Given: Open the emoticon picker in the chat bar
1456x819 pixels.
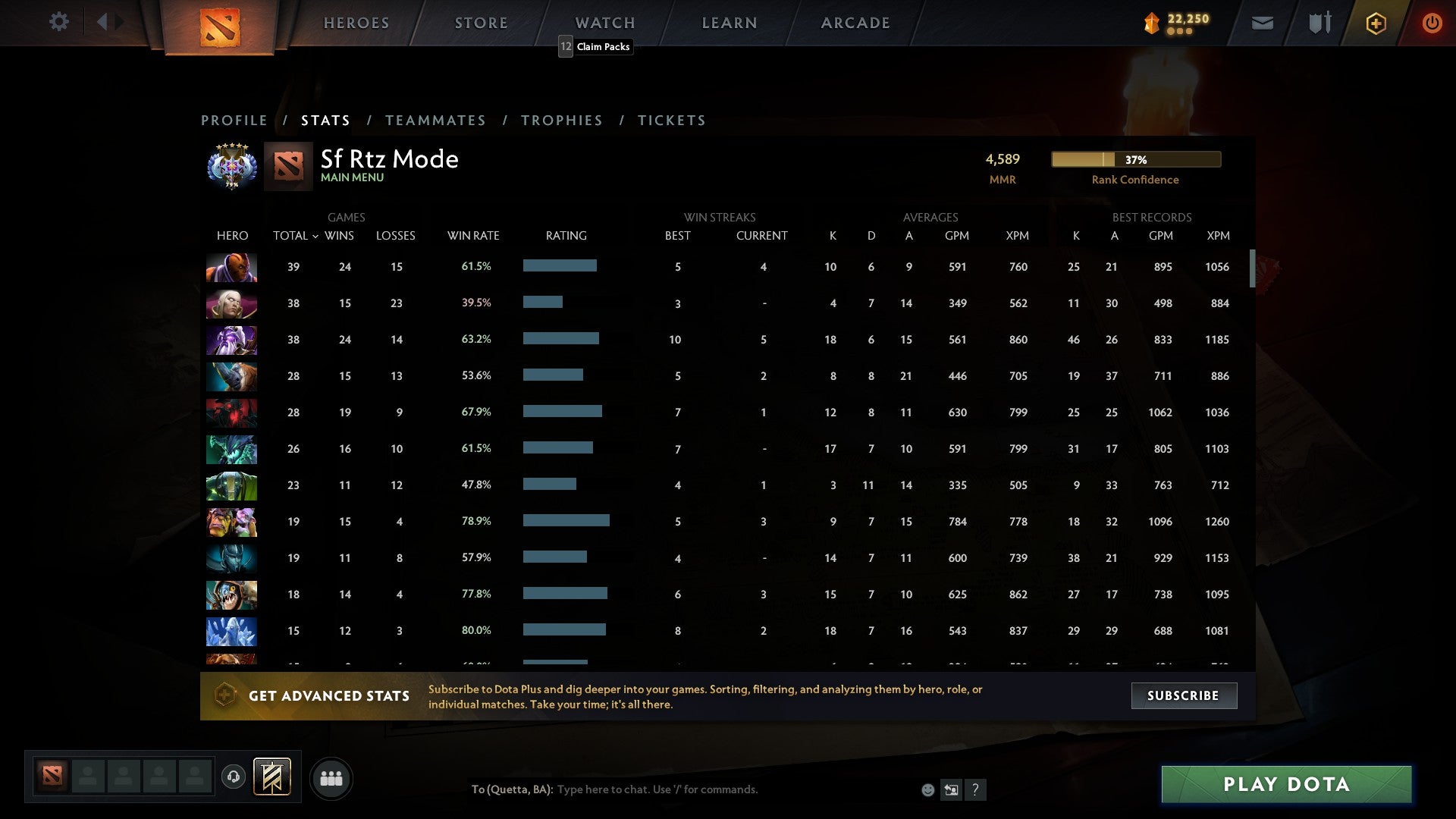Looking at the screenshot, I should [928, 789].
